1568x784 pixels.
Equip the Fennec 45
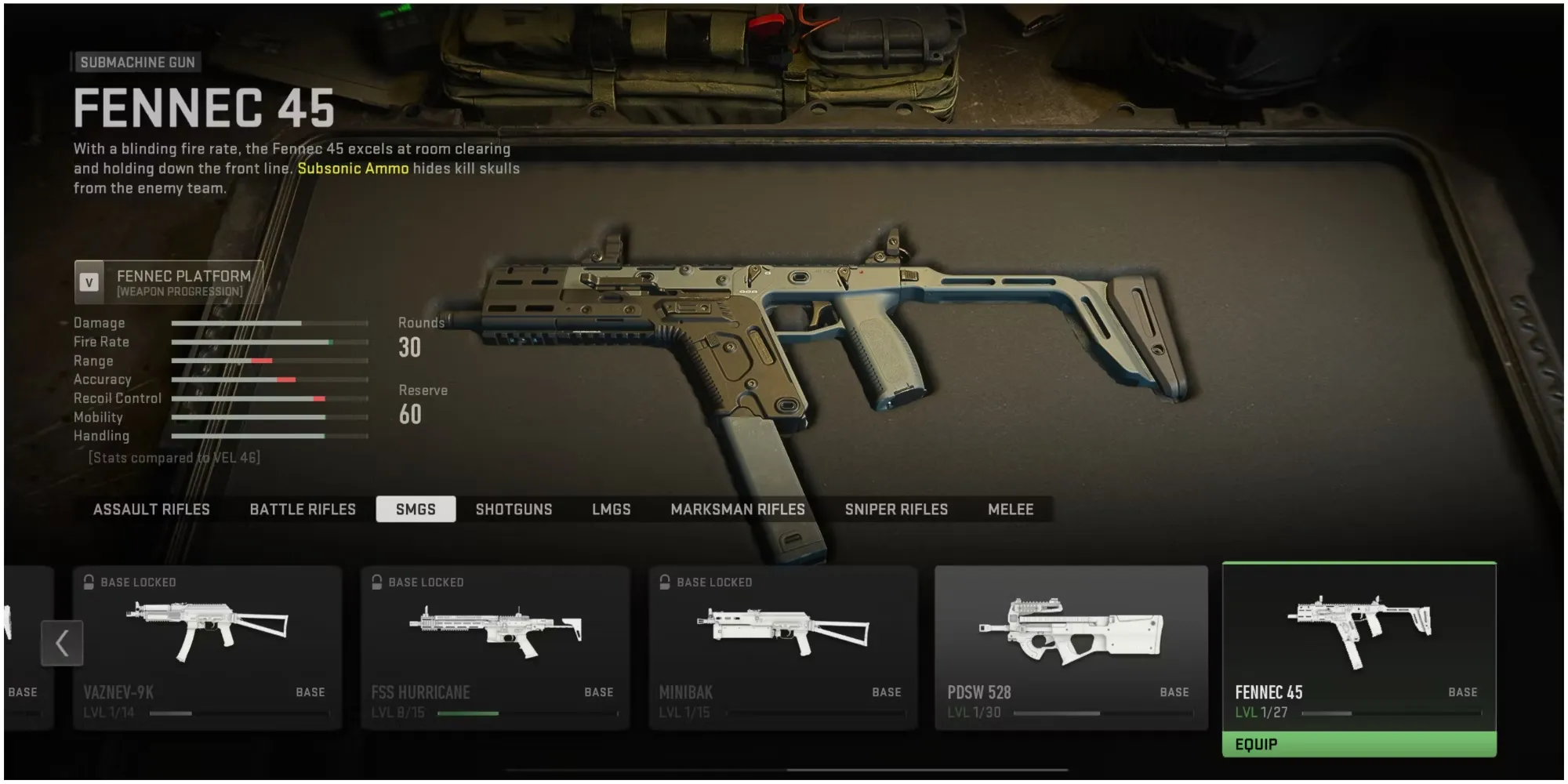click(x=1359, y=744)
